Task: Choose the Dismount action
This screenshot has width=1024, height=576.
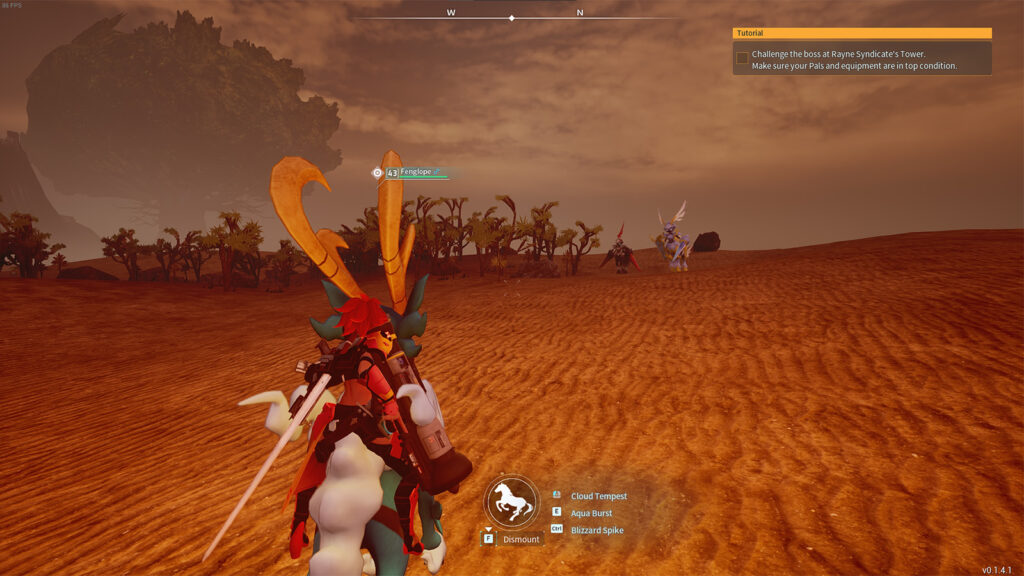Action: (520, 539)
